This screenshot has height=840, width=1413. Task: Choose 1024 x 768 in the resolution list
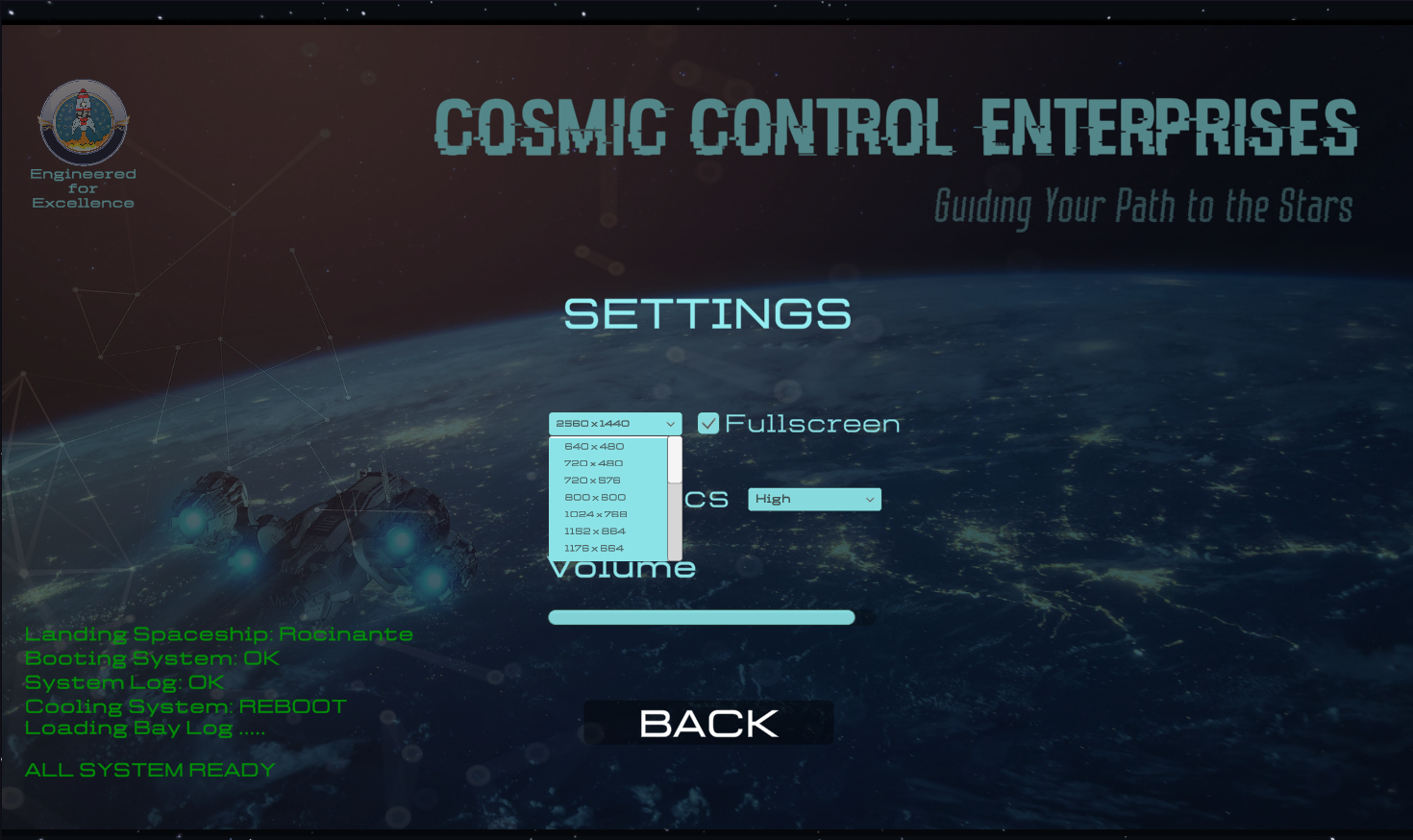click(x=596, y=514)
